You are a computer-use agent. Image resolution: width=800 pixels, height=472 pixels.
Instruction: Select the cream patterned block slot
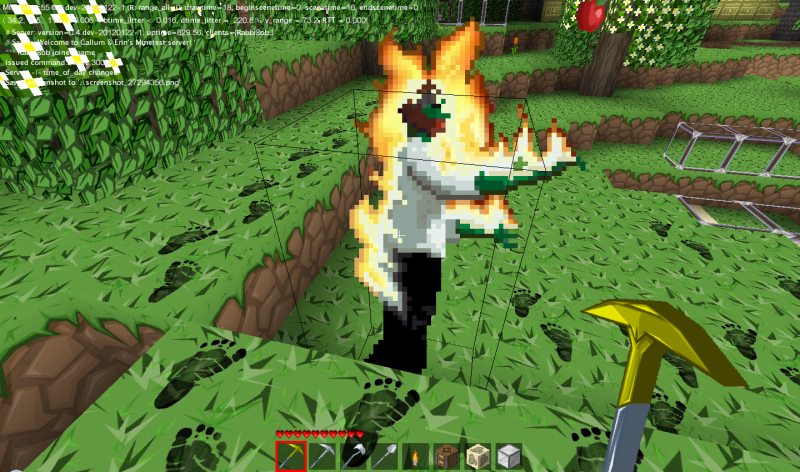point(478,456)
